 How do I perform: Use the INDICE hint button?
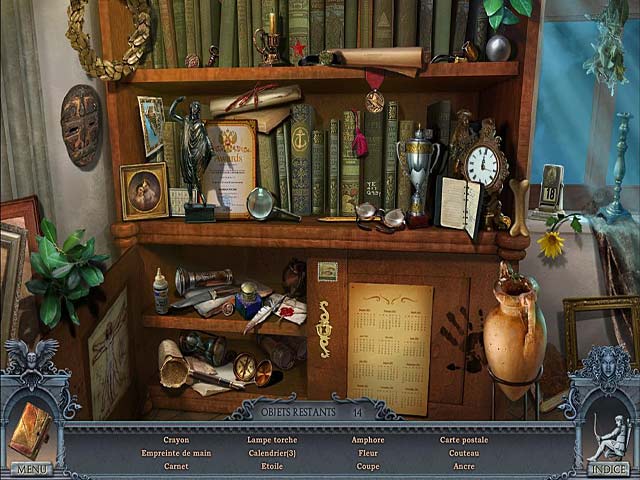tap(608, 468)
